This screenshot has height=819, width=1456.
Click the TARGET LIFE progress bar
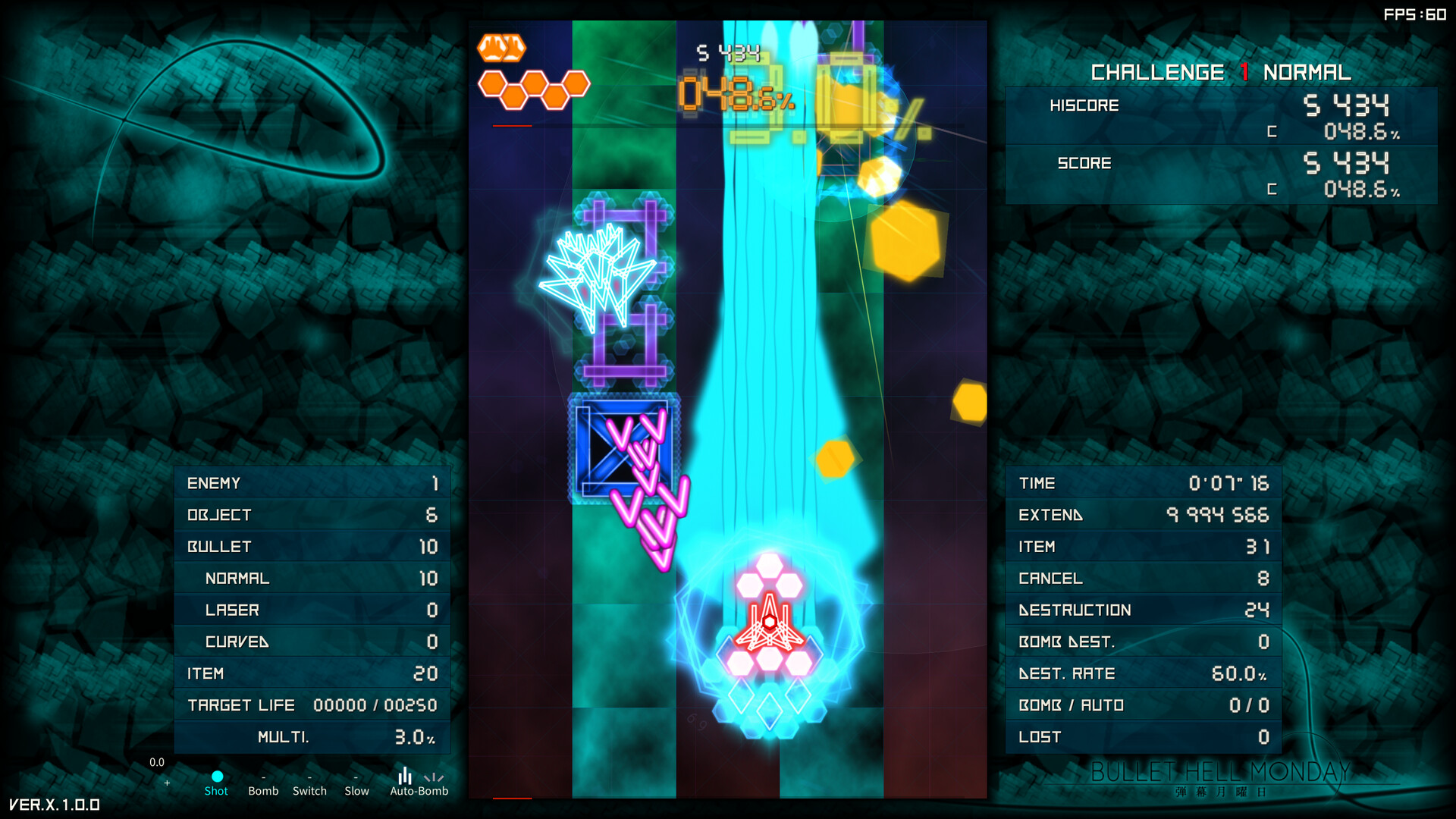coord(311,704)
